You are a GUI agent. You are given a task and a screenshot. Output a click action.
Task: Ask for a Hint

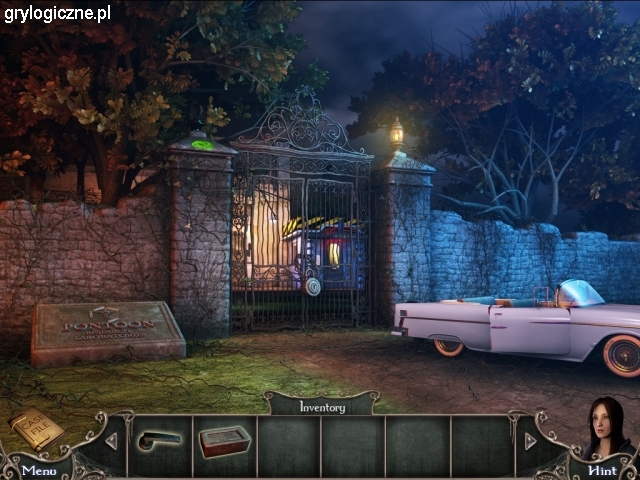coord(602,469)
